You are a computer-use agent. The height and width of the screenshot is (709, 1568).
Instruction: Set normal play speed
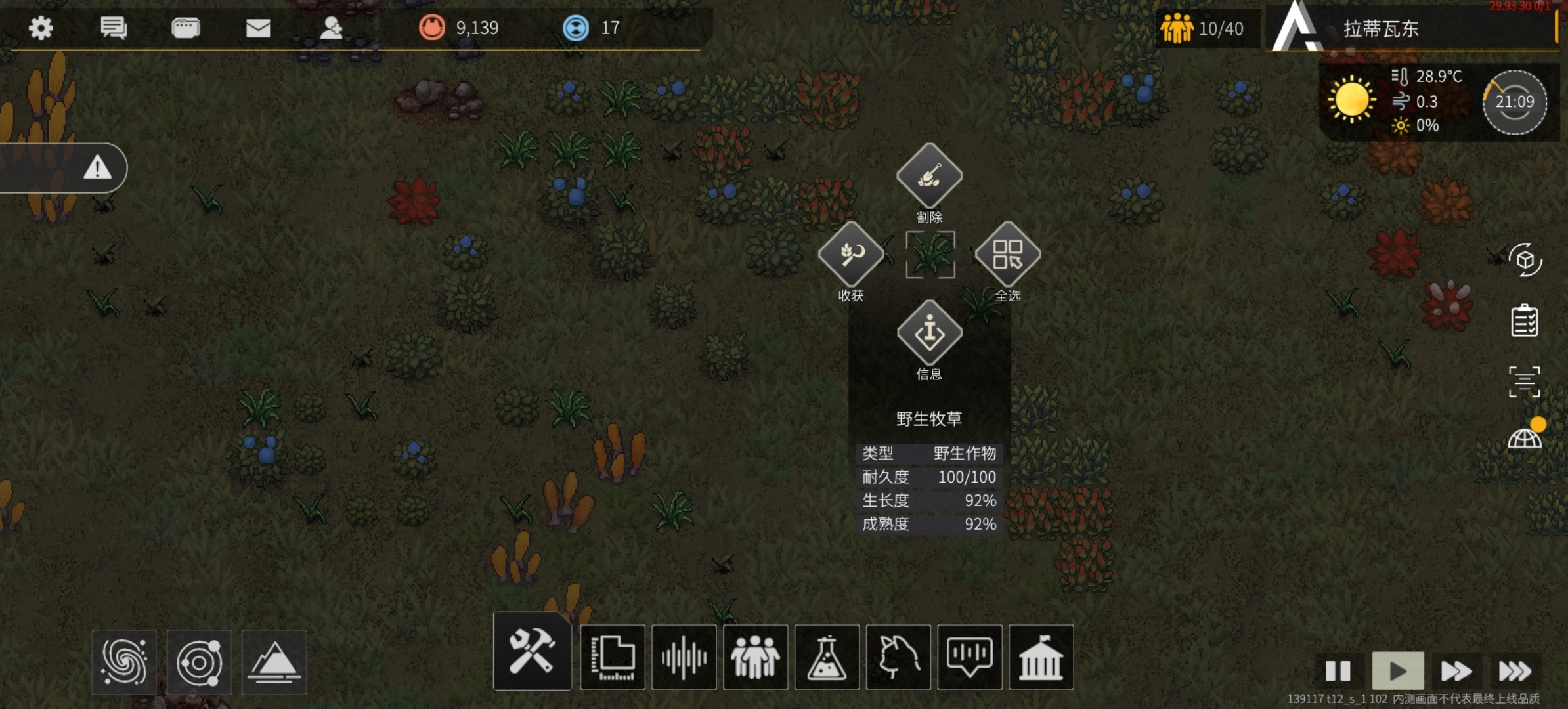tap(1398, 671)
